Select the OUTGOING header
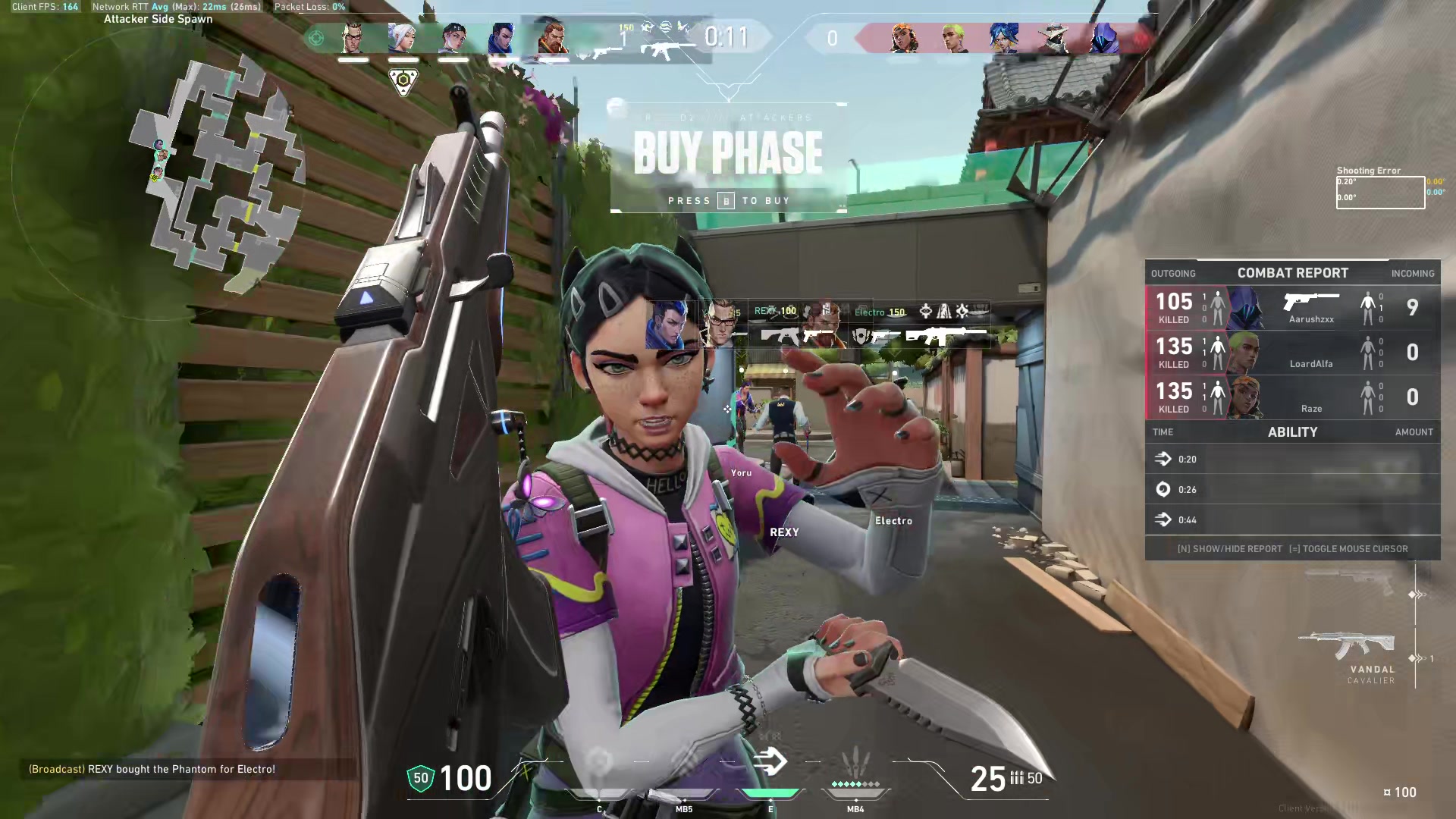Viewport: 1456px width, 819px height. pyautogui.click(x=1174, y=273)
